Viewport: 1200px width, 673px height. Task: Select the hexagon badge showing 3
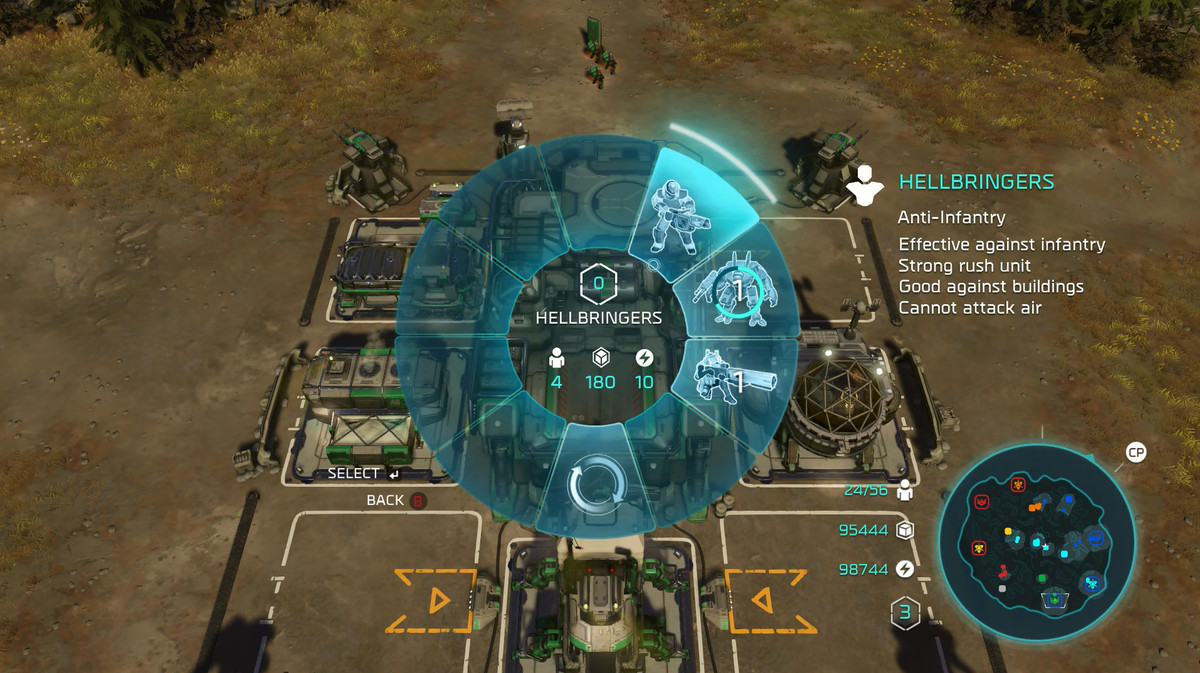point(905,612)
